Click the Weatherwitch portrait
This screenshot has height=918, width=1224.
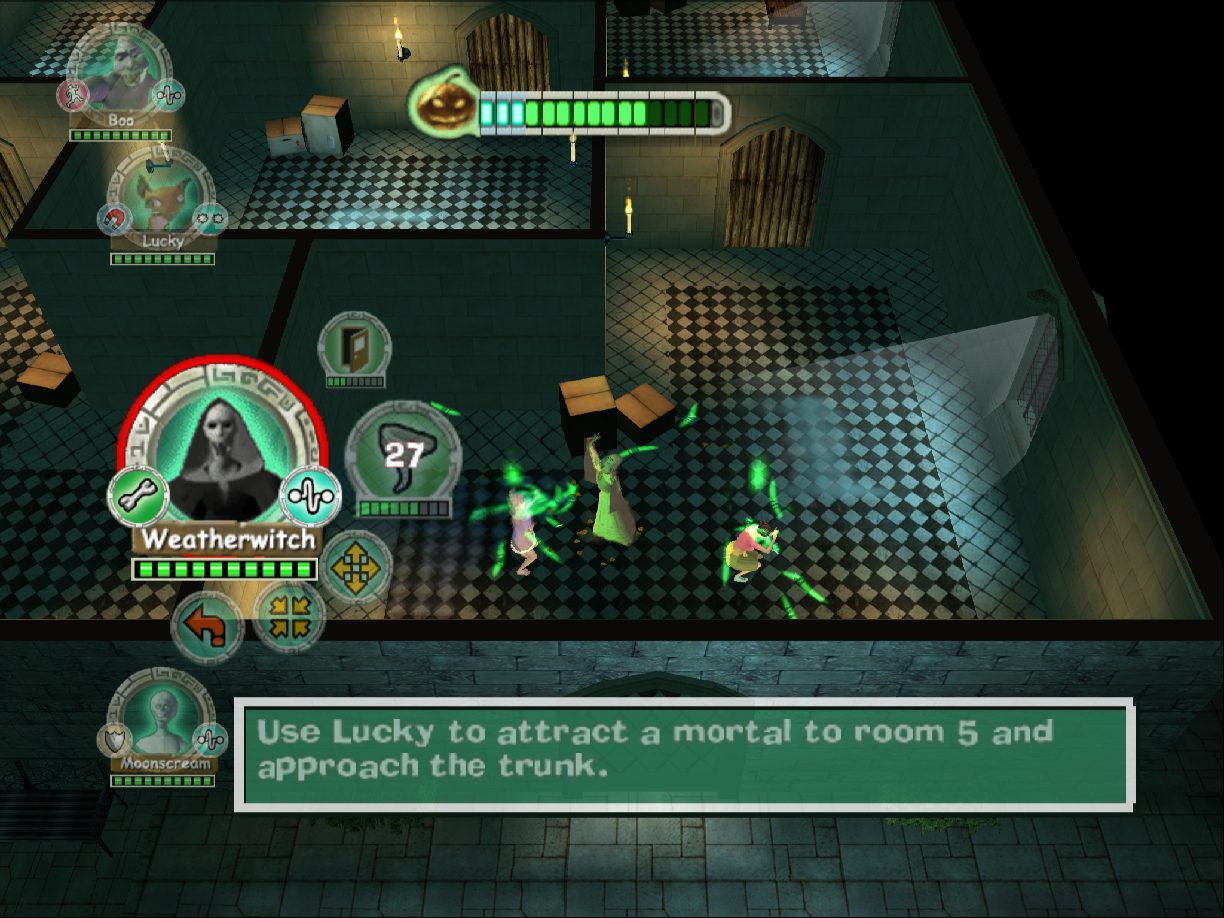224,452
